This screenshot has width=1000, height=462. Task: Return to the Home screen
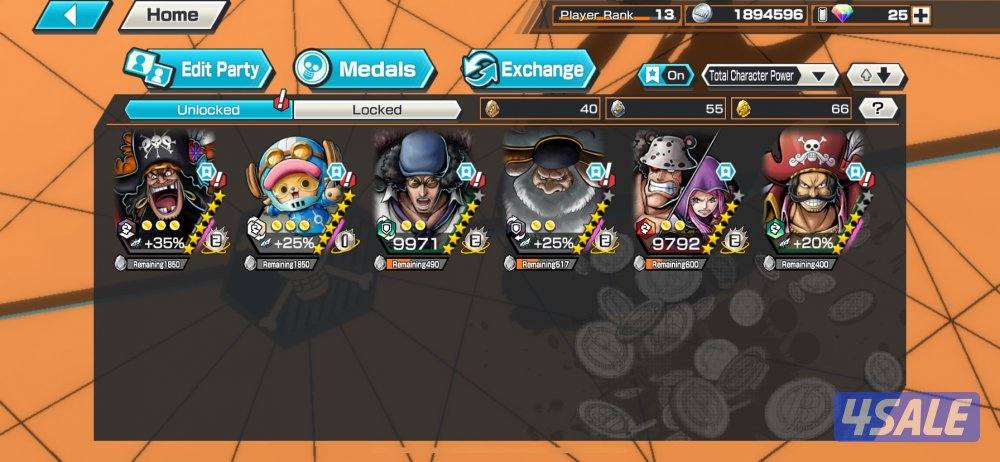coord(172,15)
